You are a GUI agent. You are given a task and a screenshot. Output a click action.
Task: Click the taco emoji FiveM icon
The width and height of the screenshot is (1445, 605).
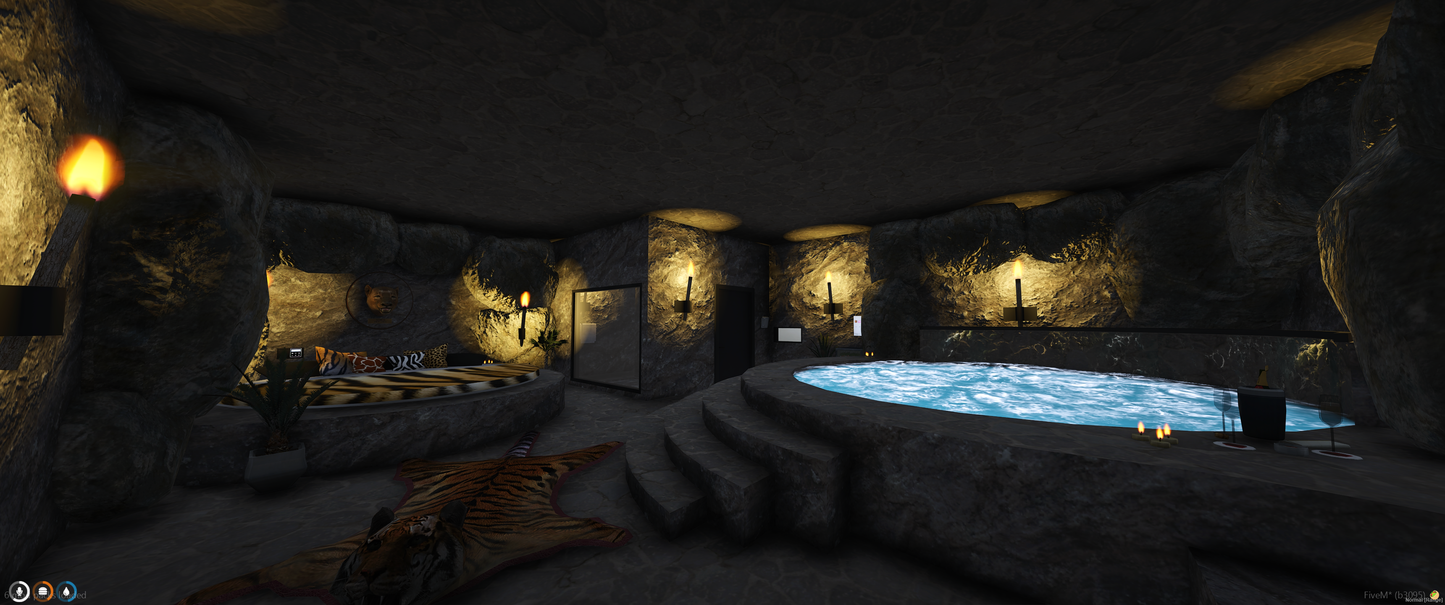(x=1435, y=596)
